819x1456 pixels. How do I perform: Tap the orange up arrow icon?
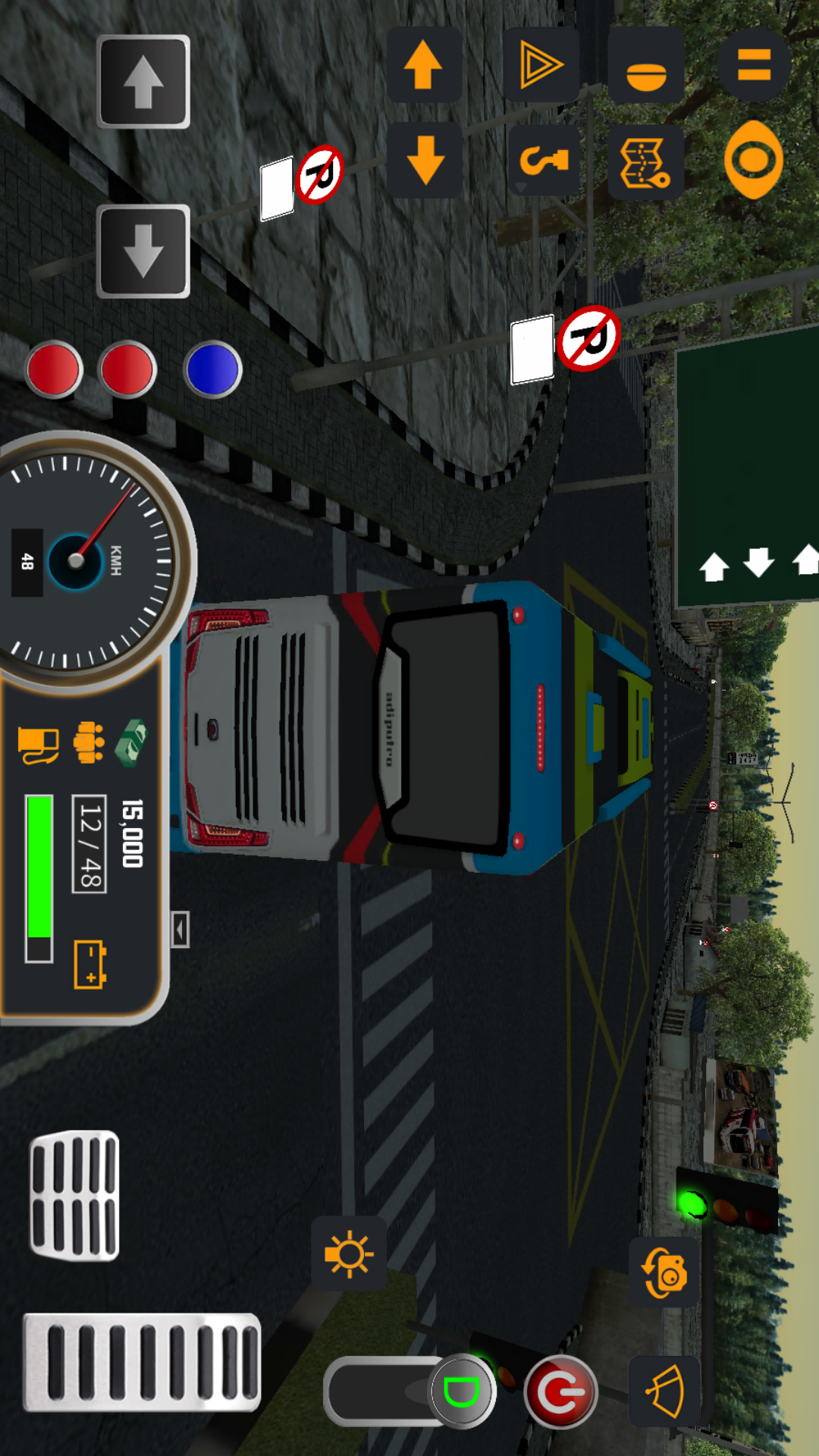point(424,65)
